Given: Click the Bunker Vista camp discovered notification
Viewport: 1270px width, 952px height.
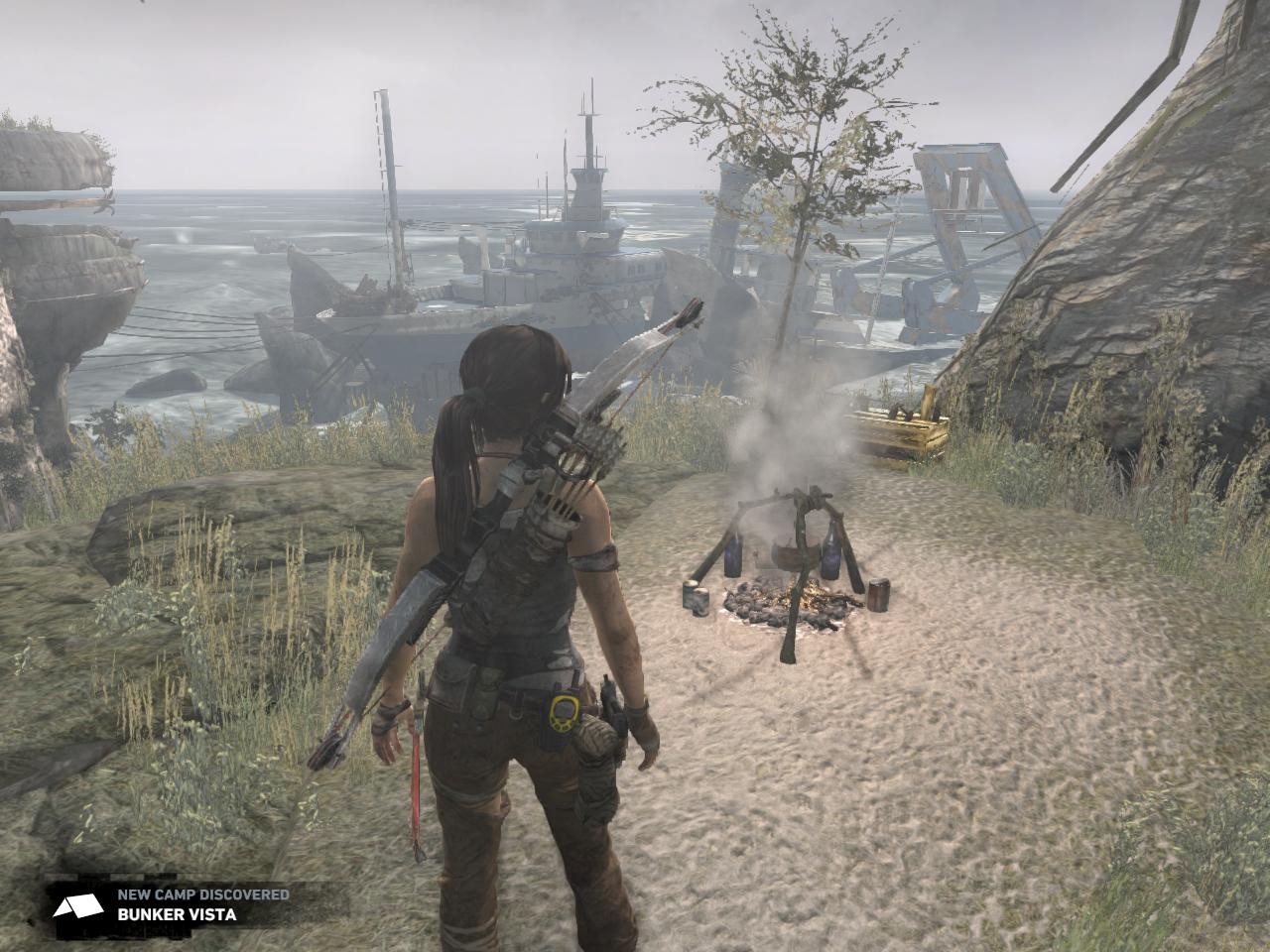Looking at the screenshot, I should pos(177,904).
